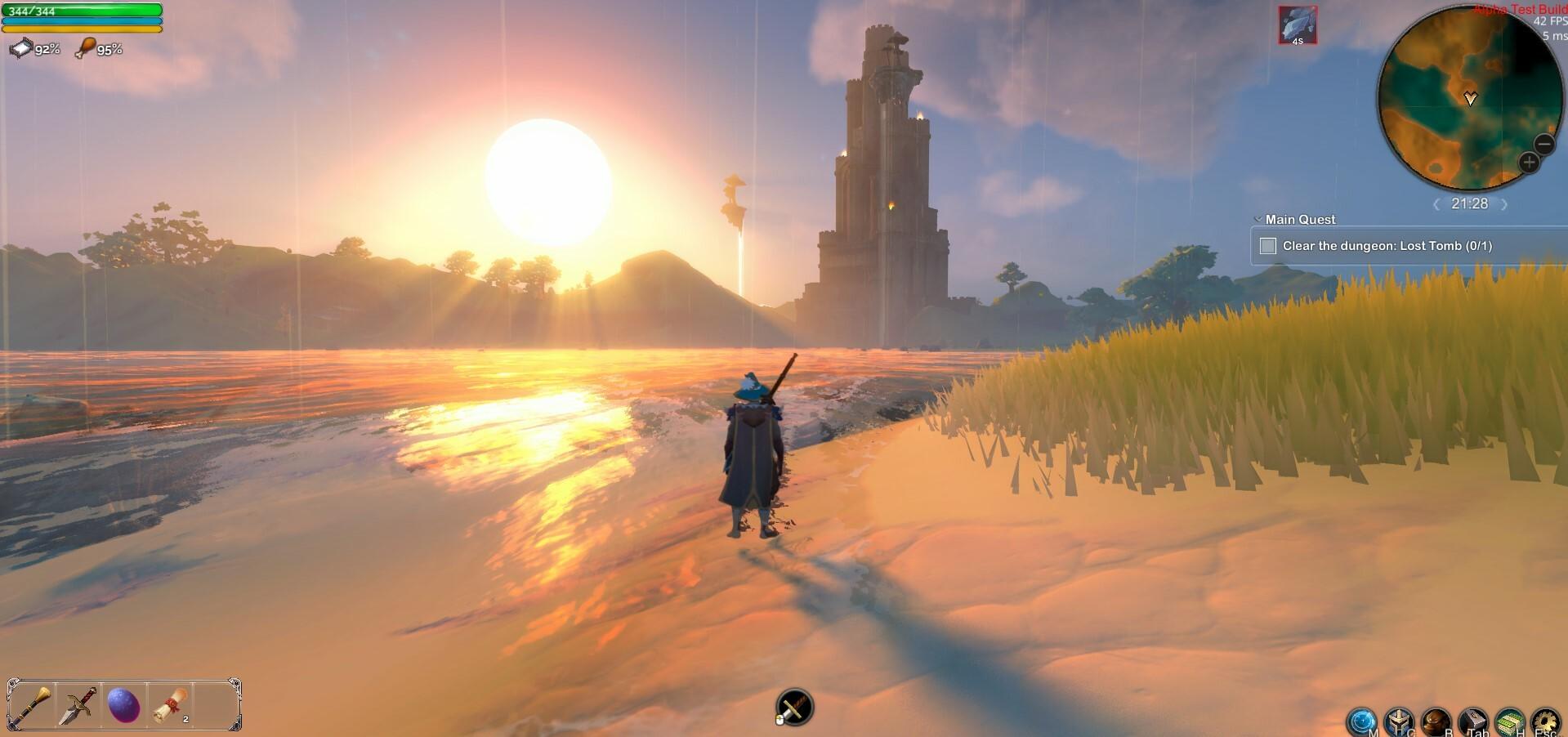The image size is (1568, 737).
Task: Open the help icon near the H key
Action: coord(1508,721)
